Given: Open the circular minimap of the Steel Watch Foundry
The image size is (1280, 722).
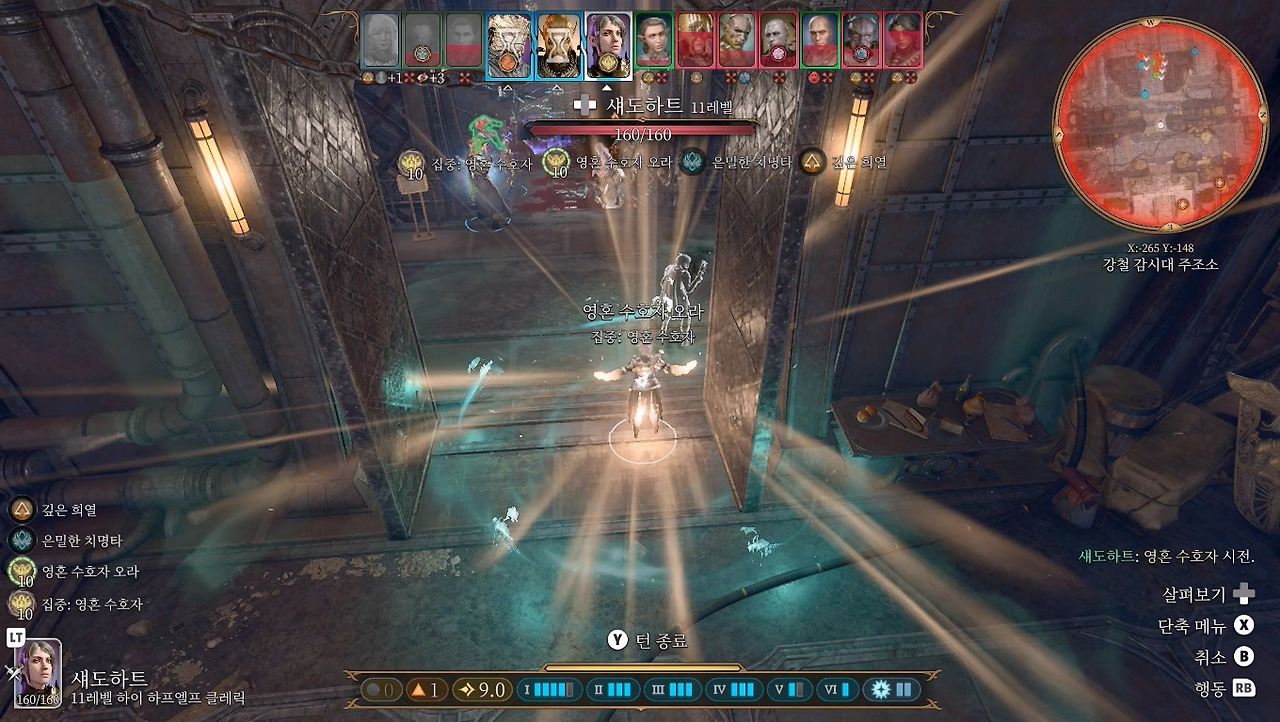Looking at the screenshot, I should click(1160, 124).
